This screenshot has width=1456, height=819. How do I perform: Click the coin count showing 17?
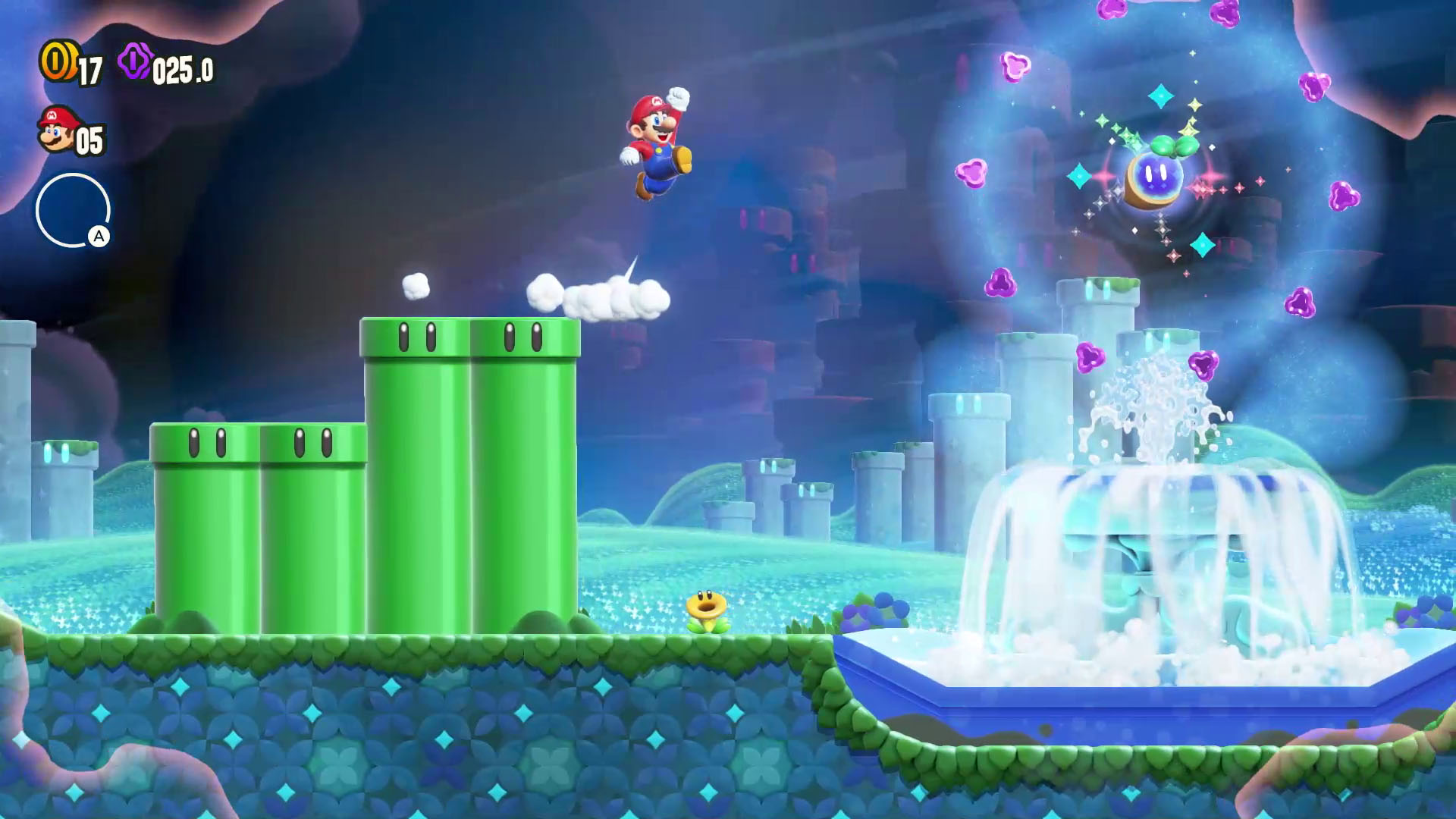(x=89, y=71)
